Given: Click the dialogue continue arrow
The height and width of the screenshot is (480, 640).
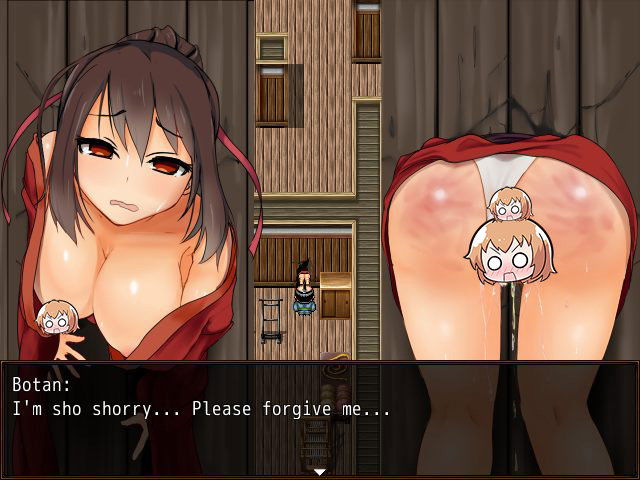Looking at the screenshot, I should [x=319, y=471].
